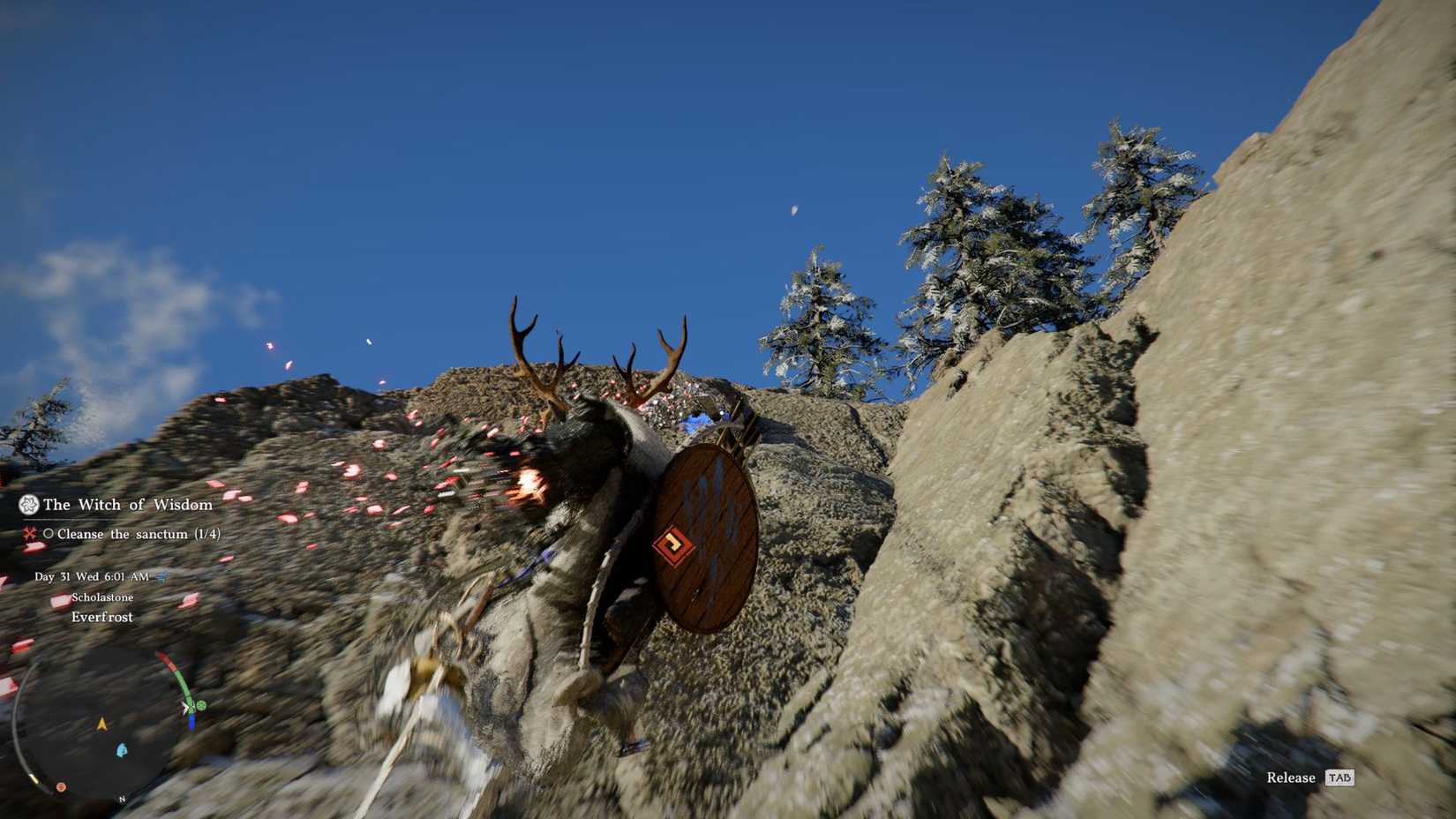
Task: Click the rosette quest icon beside The Witch of Wisdom
Action: 29,505
